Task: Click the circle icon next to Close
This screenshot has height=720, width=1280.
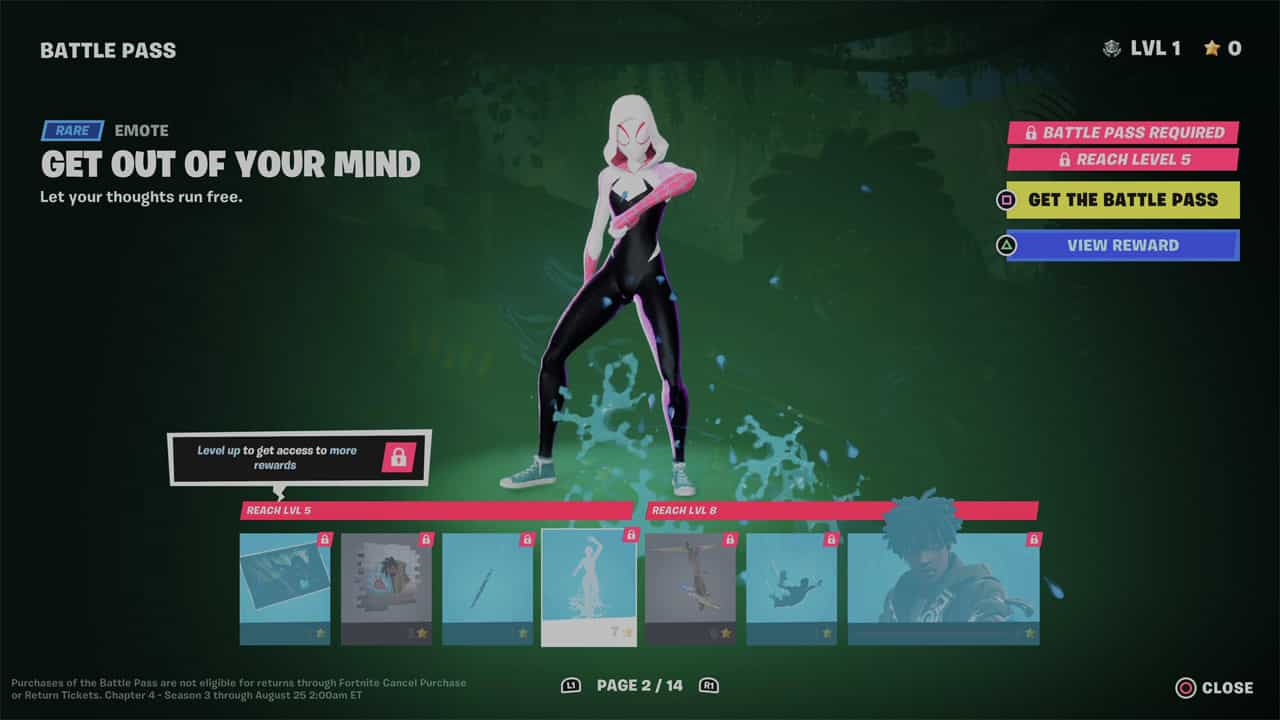Action: click(1184, 687)
